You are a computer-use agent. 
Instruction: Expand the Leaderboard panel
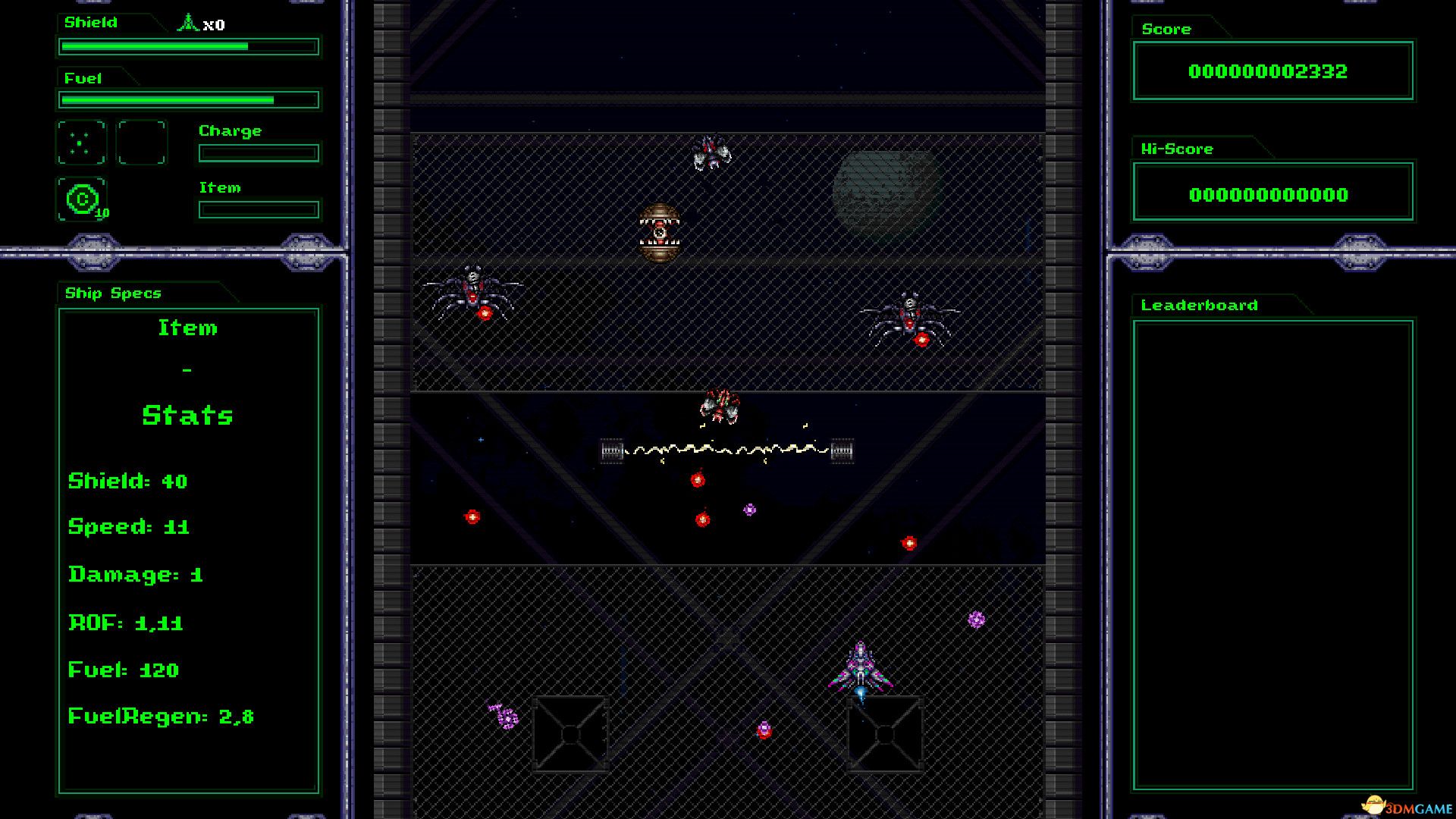1198,305
